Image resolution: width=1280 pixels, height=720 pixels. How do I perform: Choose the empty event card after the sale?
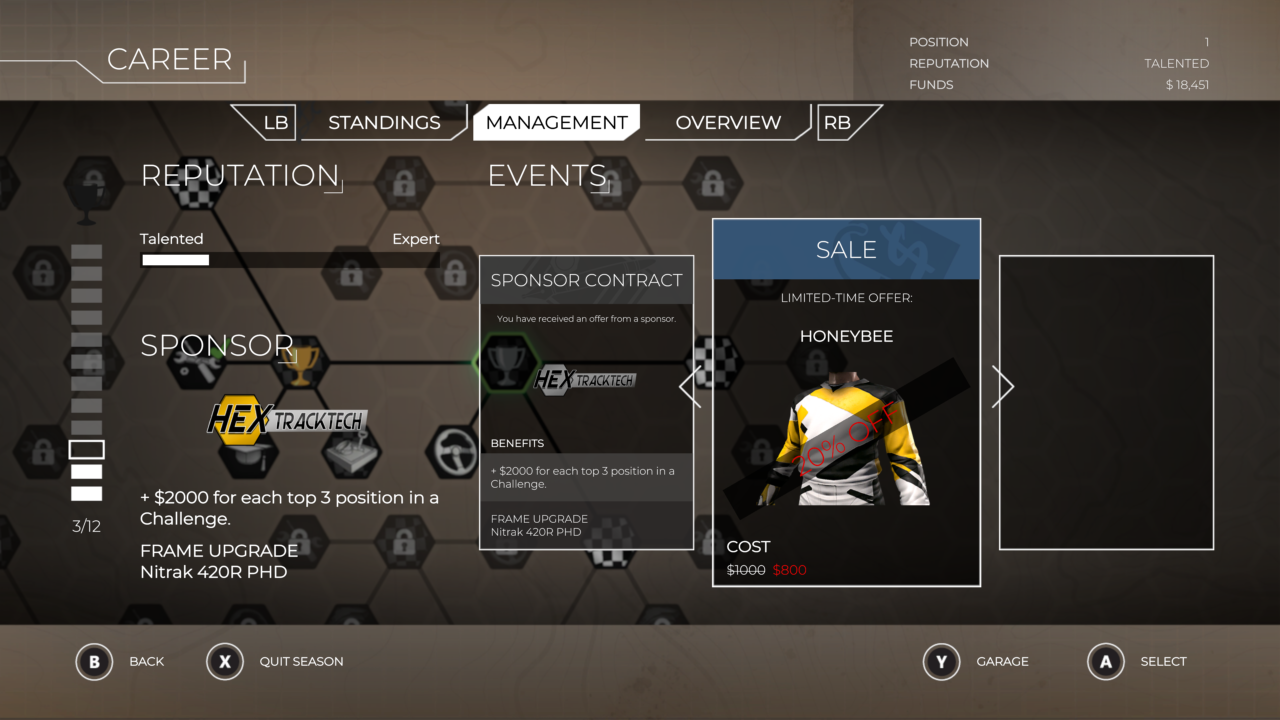[1106, 402]
